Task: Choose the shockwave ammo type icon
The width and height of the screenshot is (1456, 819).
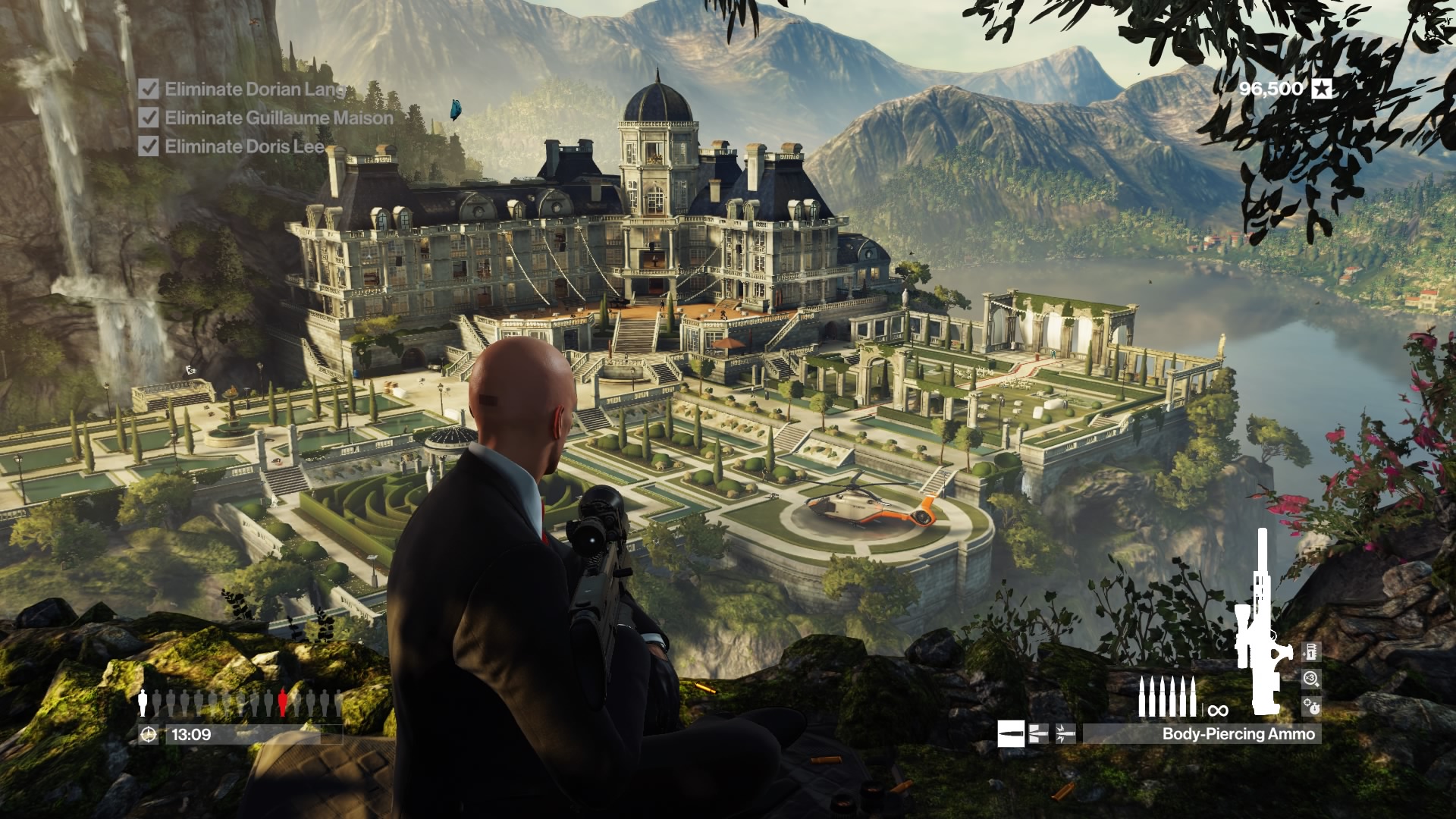Action: coord(1065,733)
